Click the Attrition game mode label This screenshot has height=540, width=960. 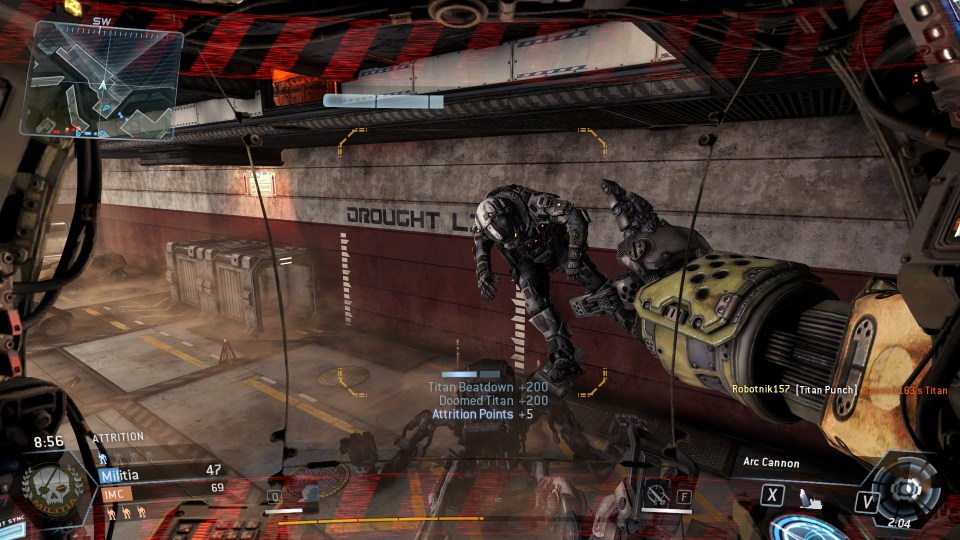coord(118,438)
